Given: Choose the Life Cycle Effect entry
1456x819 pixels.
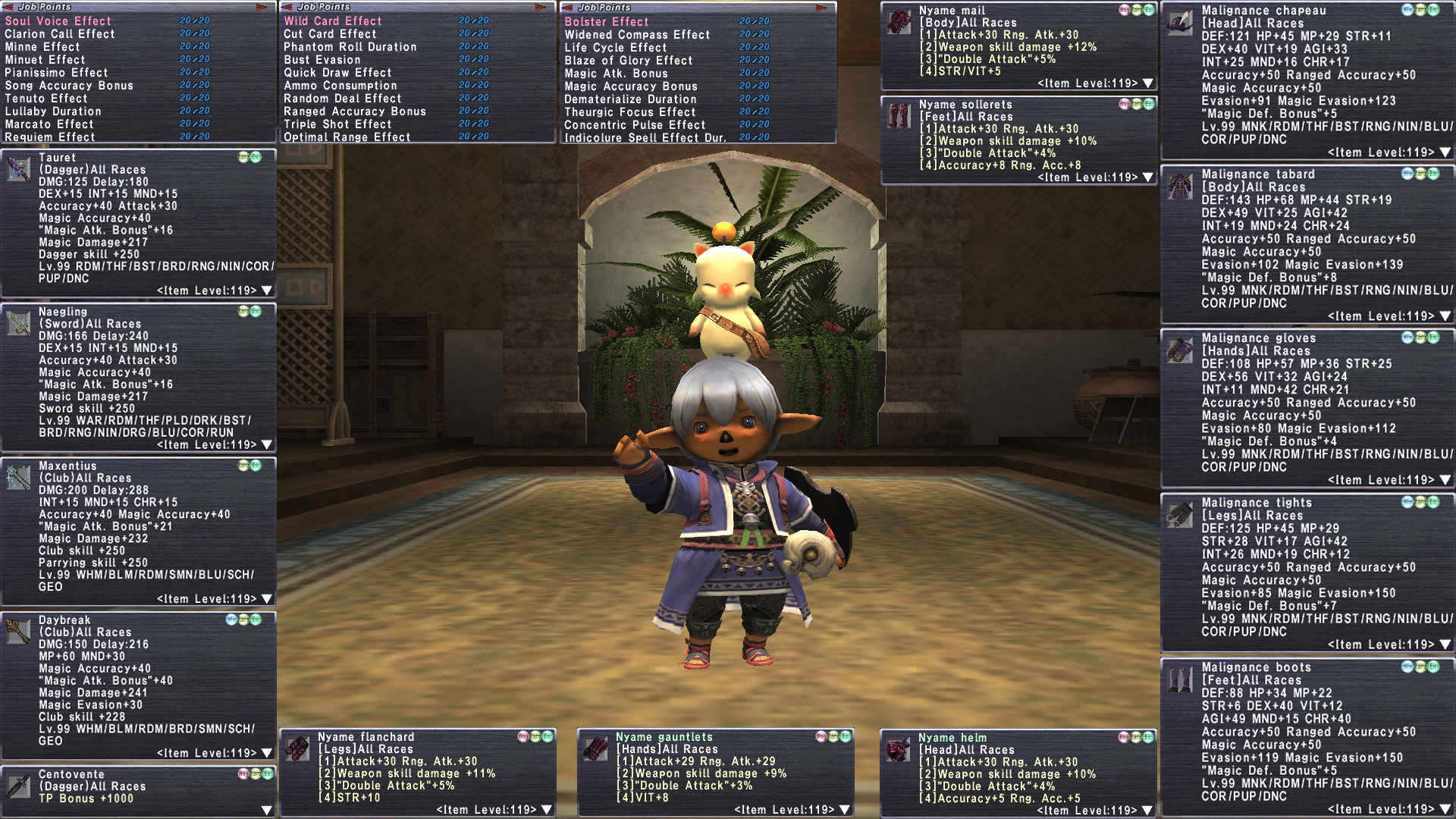Looking at the screenshot, I should [x=615, y=48].
